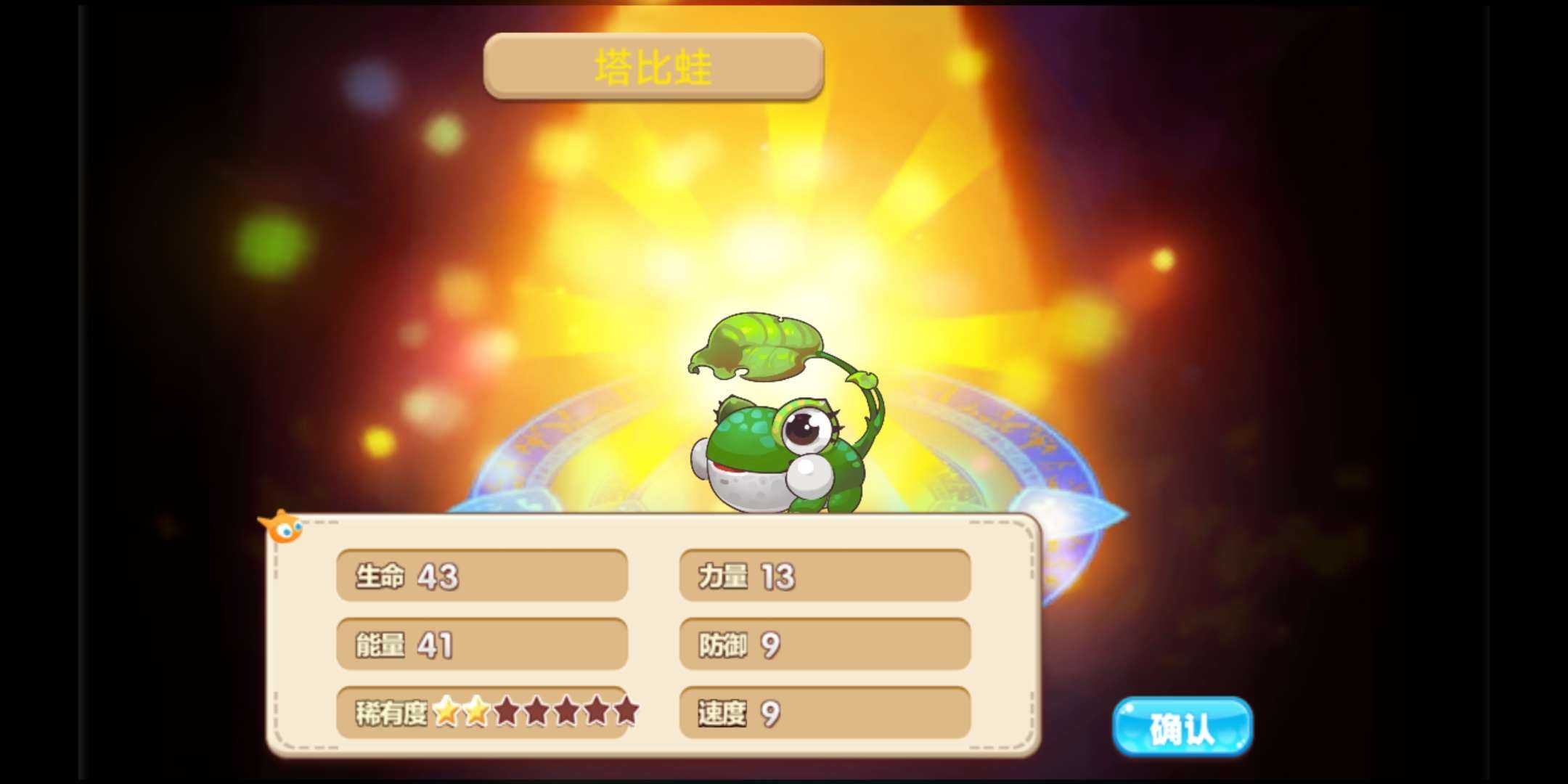Confirm with the blue 确认 button

[1183, 727]
